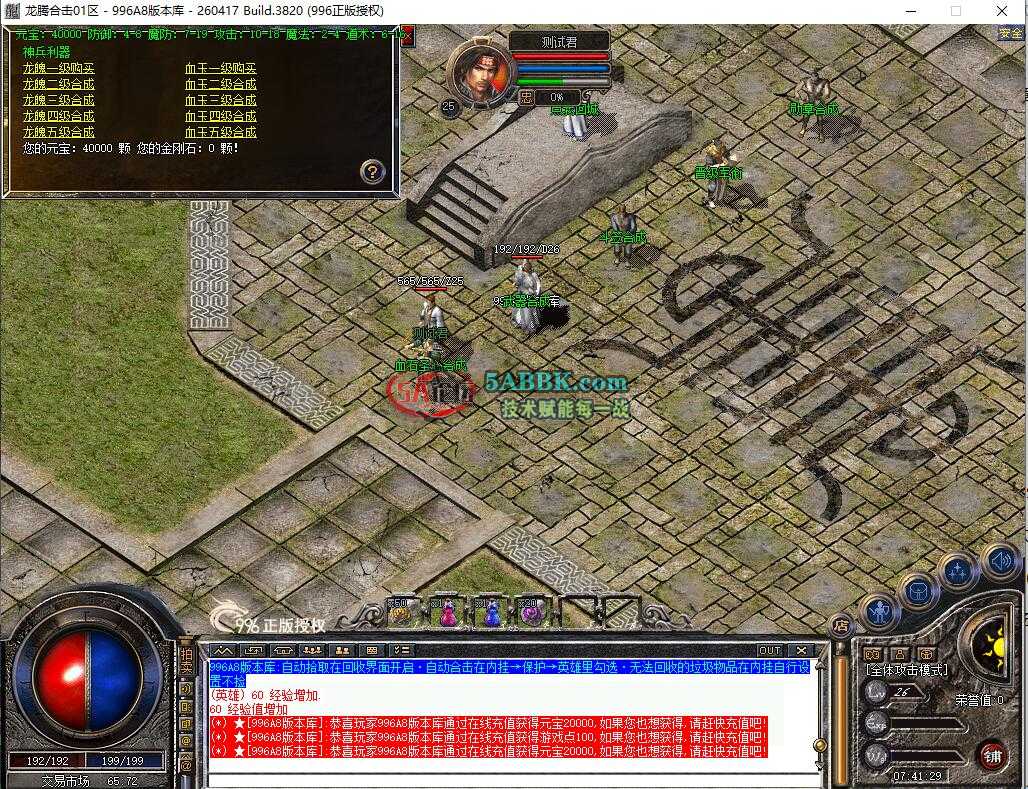Click the 拍卖 auction button
1028x789 pixels.
186,660
